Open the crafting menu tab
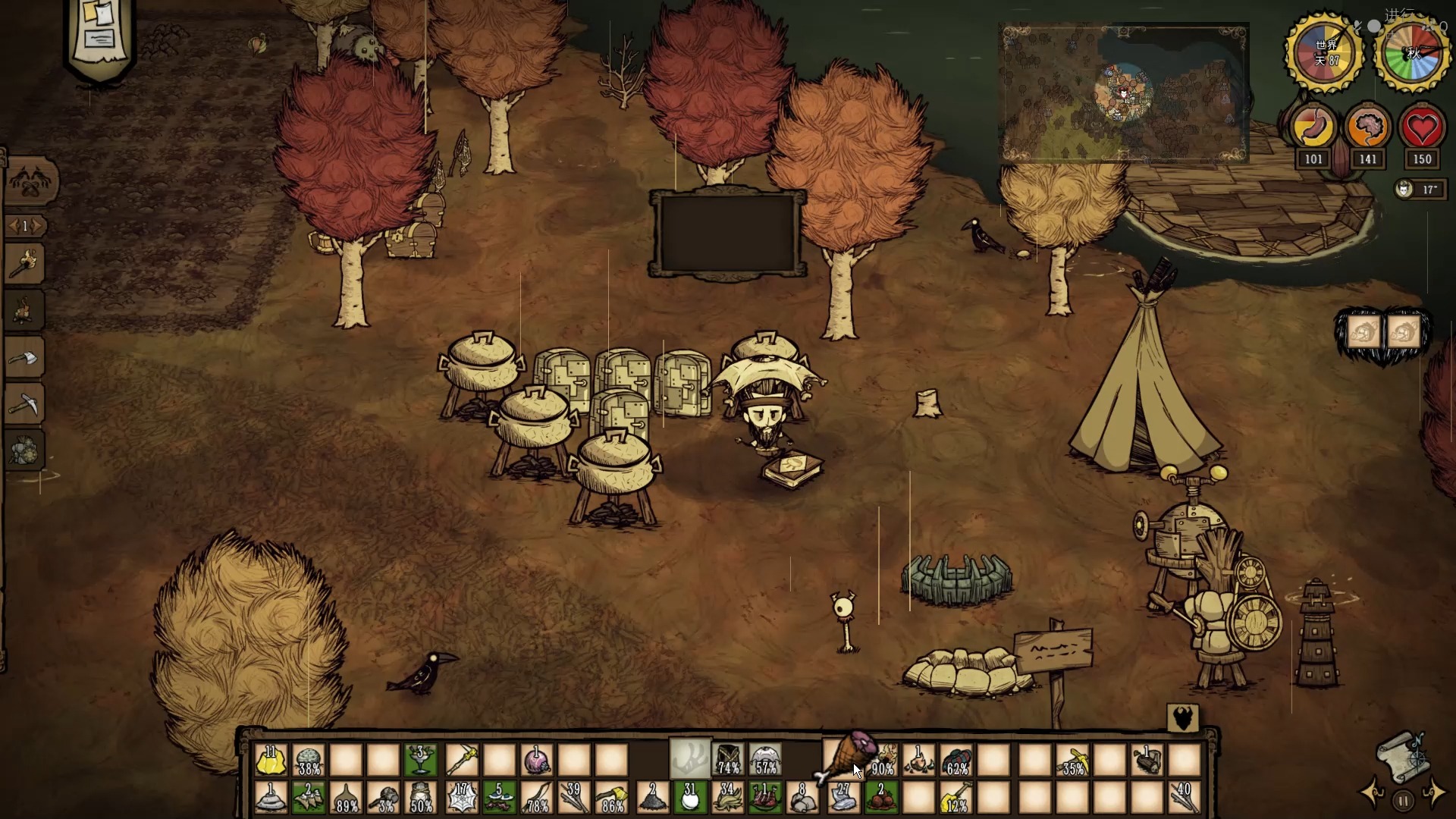 point(30,182)
